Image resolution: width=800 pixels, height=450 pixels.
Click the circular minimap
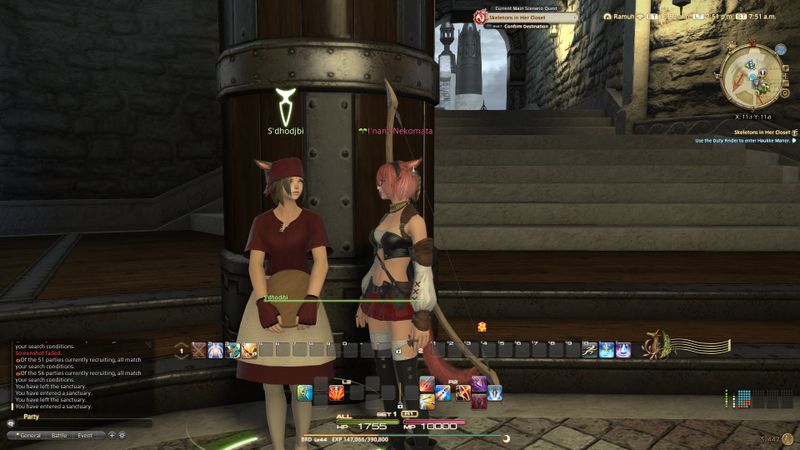click(x=752, y=76)
